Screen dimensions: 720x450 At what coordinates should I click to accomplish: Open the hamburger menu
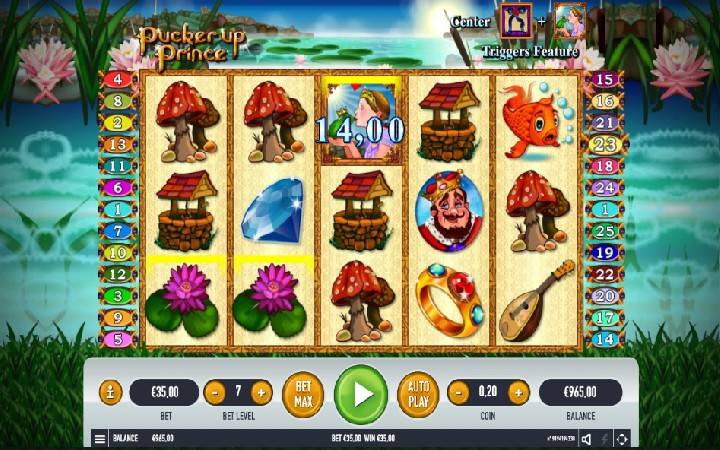pos(100,438)
